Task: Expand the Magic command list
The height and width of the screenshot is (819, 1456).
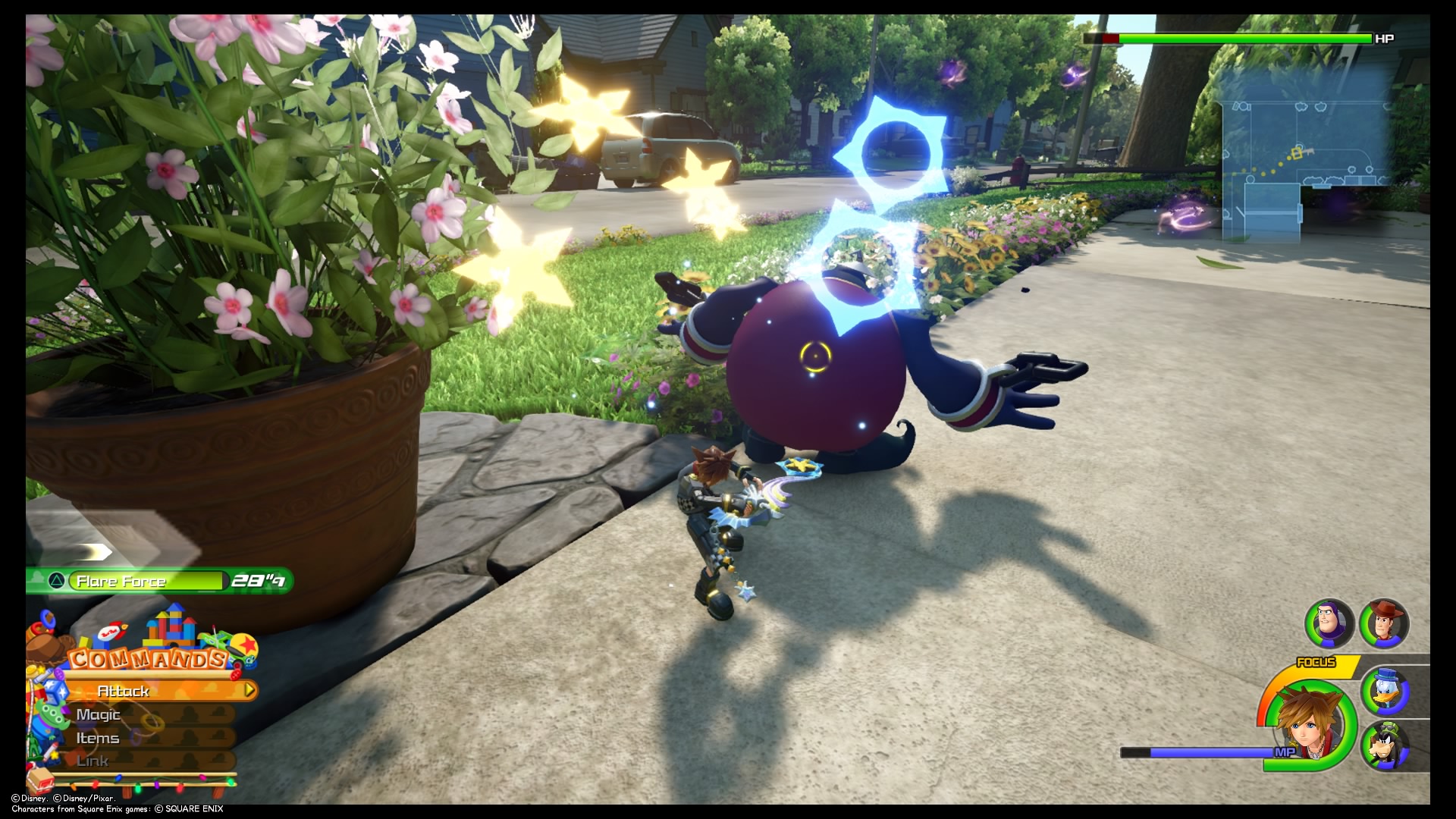Action: pos(99,714)
